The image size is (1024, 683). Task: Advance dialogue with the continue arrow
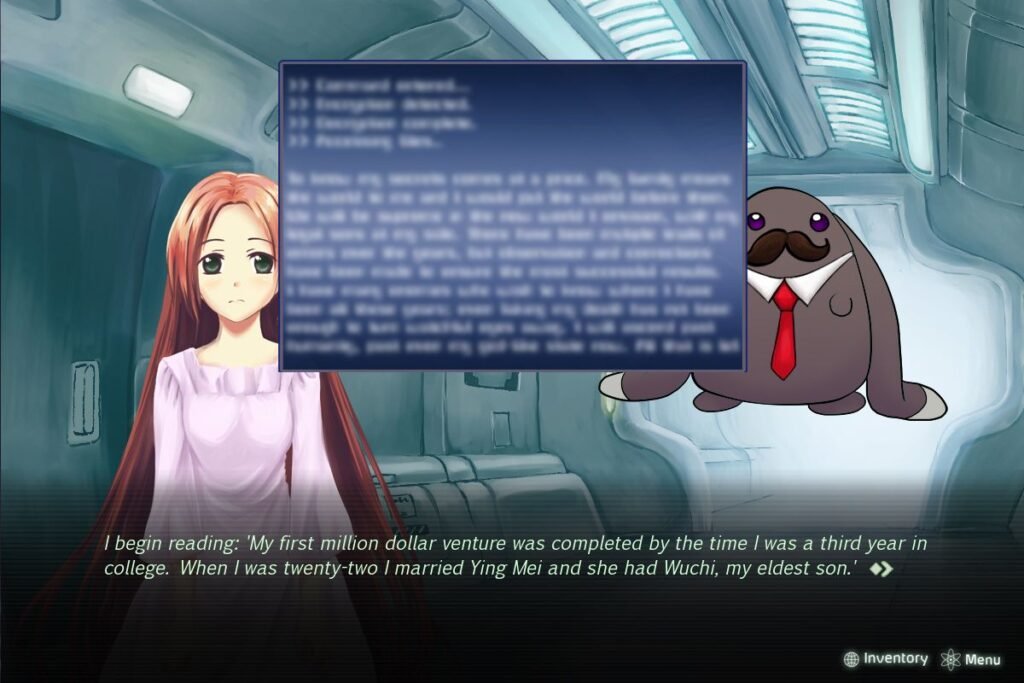point(881,569)
